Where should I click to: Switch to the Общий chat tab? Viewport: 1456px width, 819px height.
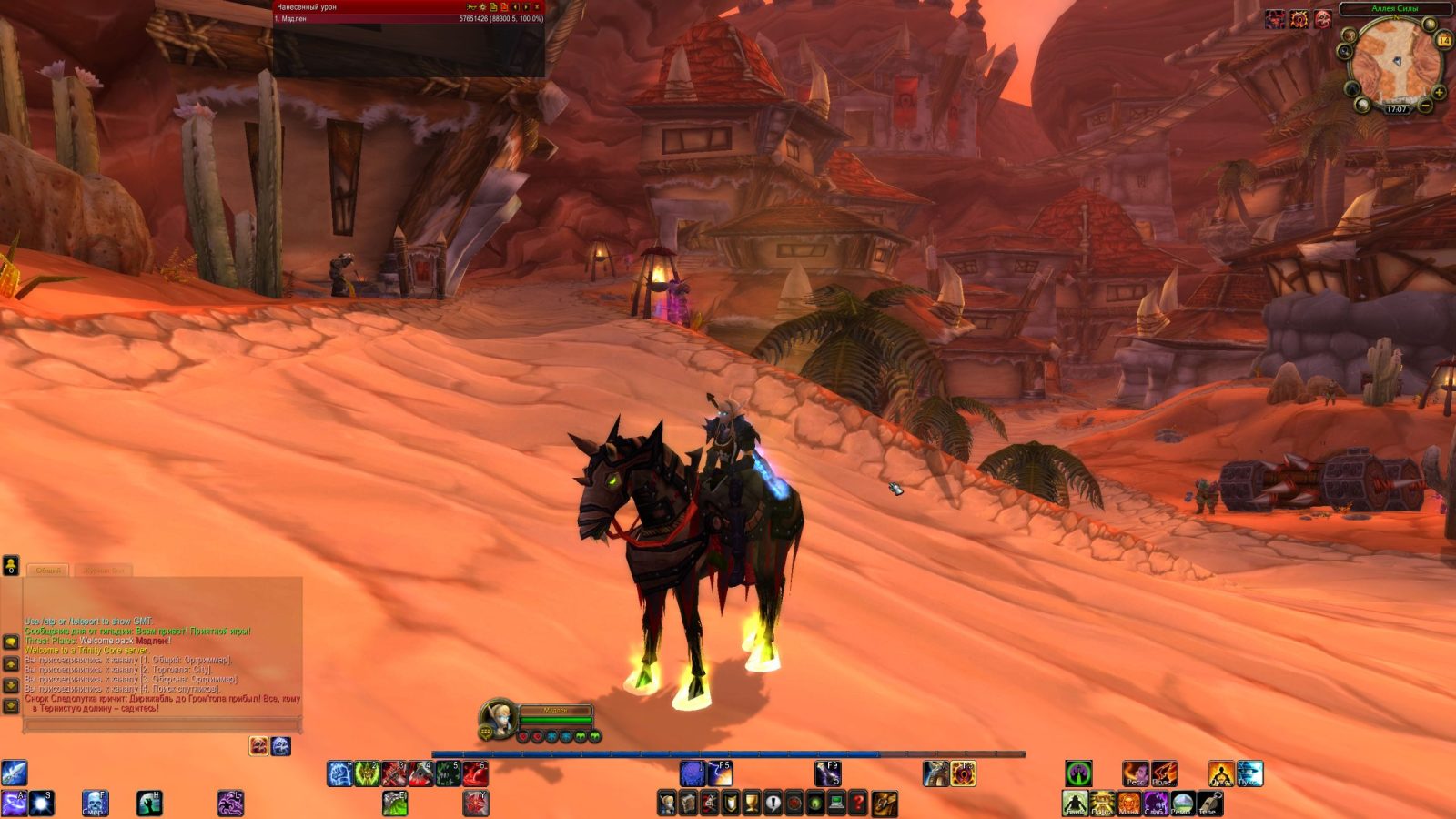[48, 571]
